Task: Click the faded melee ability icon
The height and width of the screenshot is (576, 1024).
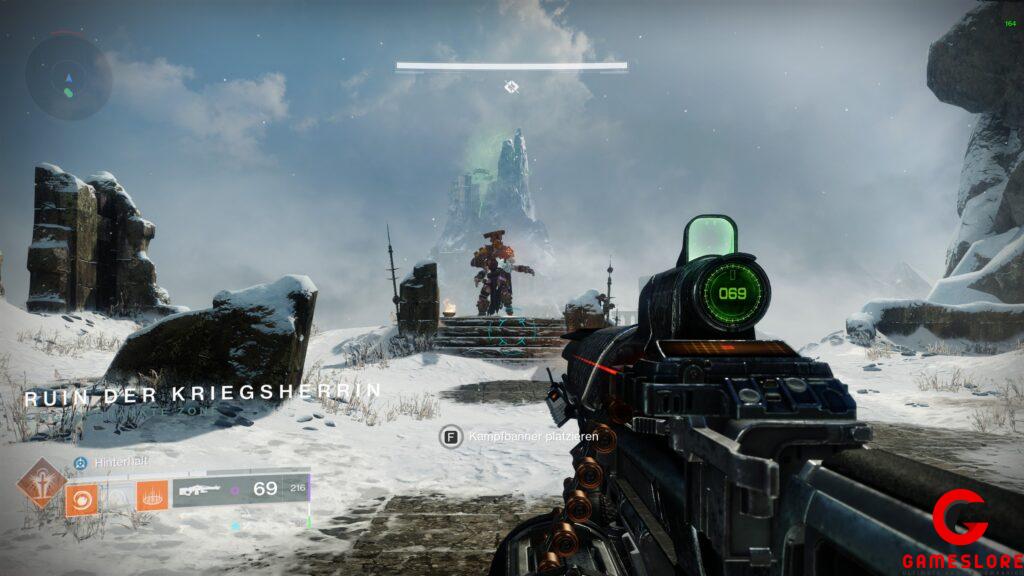Action: 117,496
